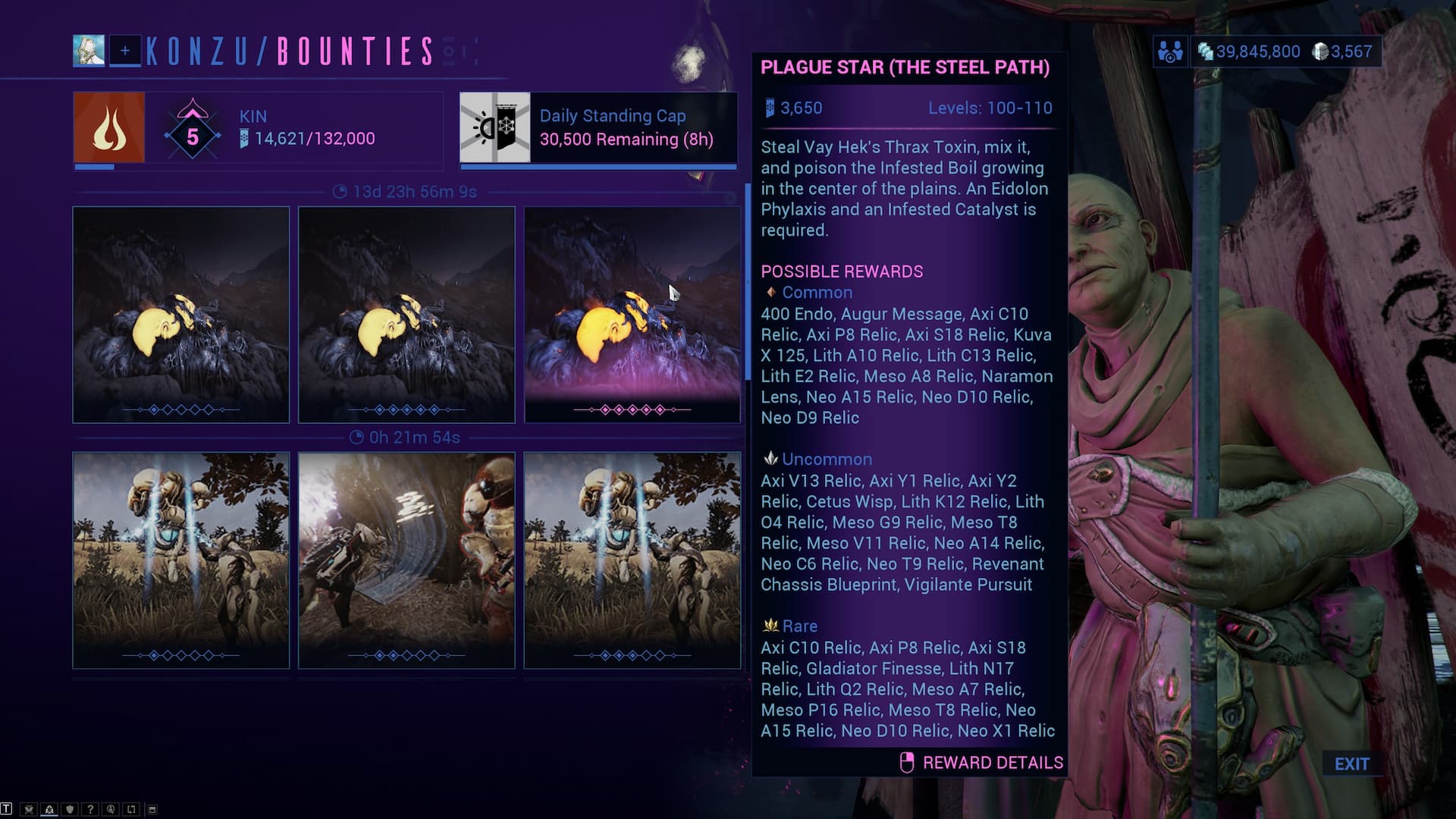Click the plus button to invite a squad member
This screenshot has width=1456, height=819.
125,51
